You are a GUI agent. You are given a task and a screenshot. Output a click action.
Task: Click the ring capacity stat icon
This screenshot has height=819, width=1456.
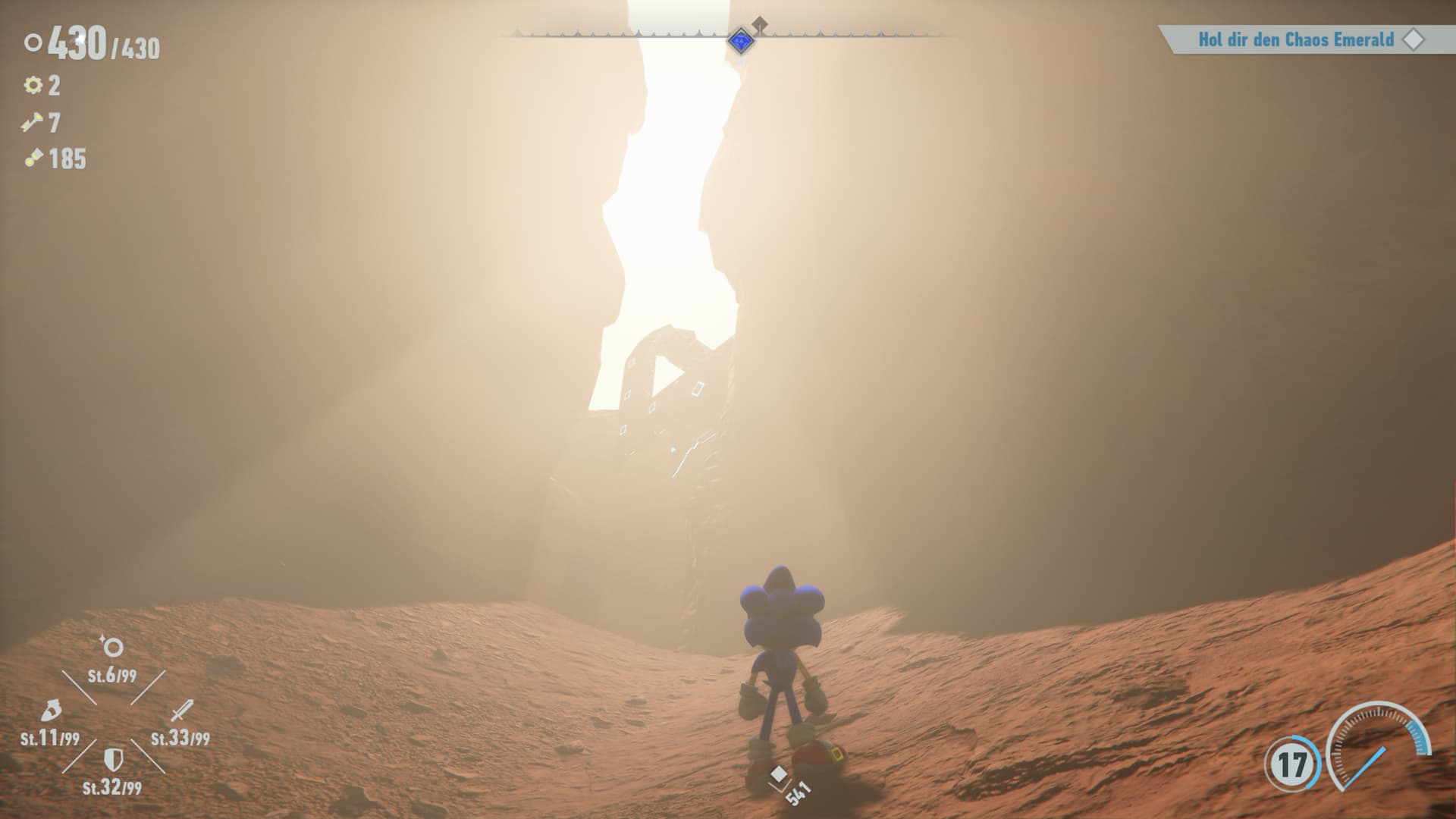click(112, 647)
